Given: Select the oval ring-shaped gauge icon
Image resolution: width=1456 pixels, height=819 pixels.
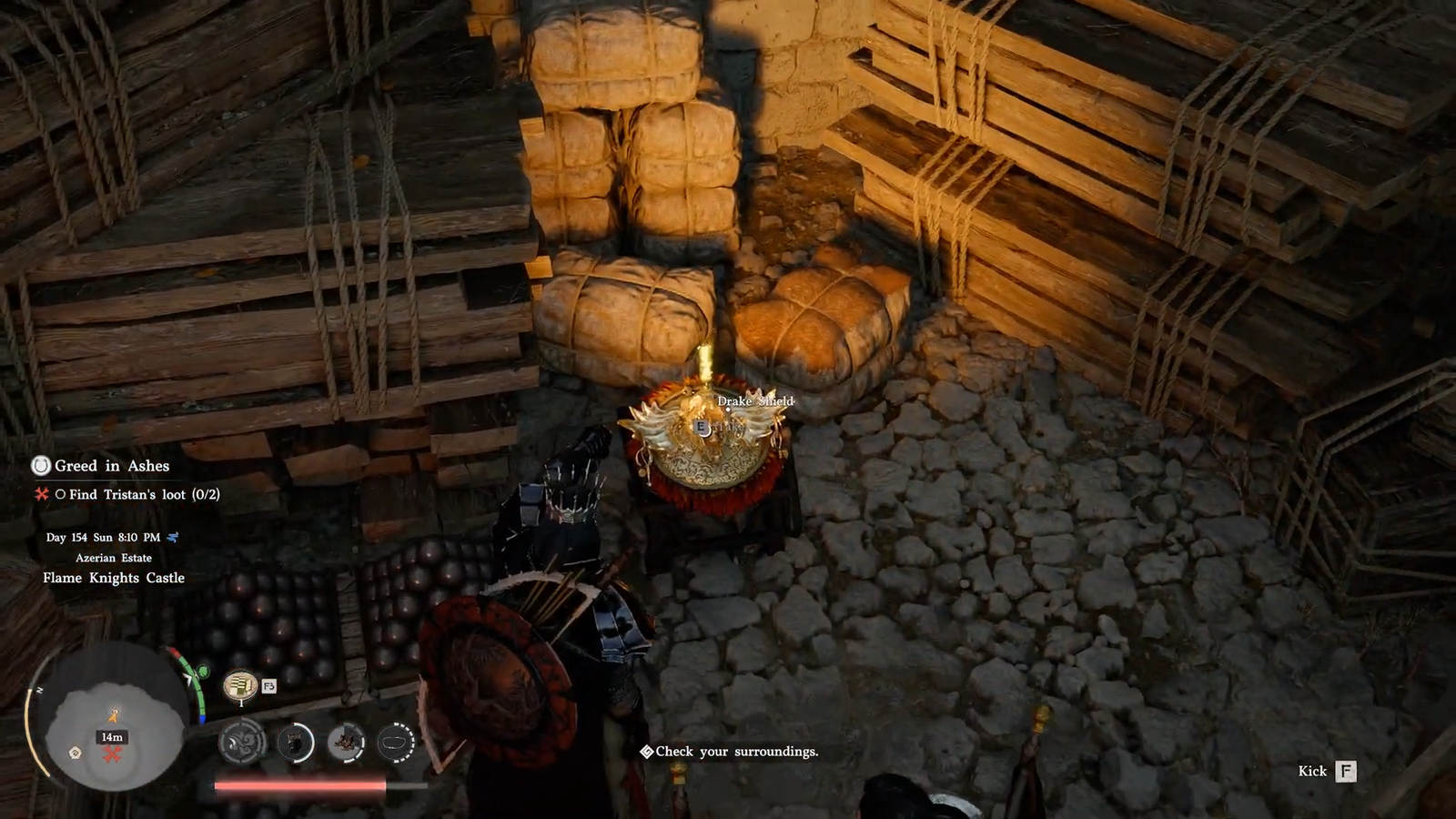Looking at the screenshot, I should (x=396, y=743).
